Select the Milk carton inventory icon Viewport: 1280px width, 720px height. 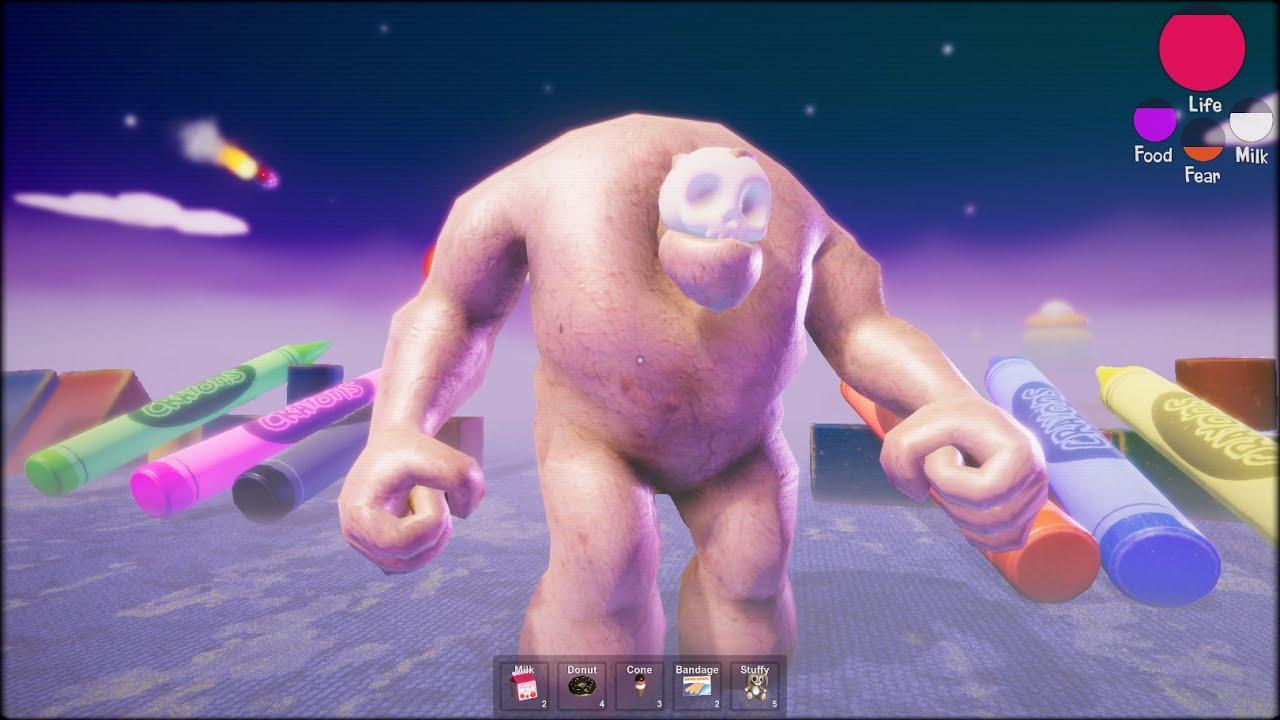(x=522, y=687)
